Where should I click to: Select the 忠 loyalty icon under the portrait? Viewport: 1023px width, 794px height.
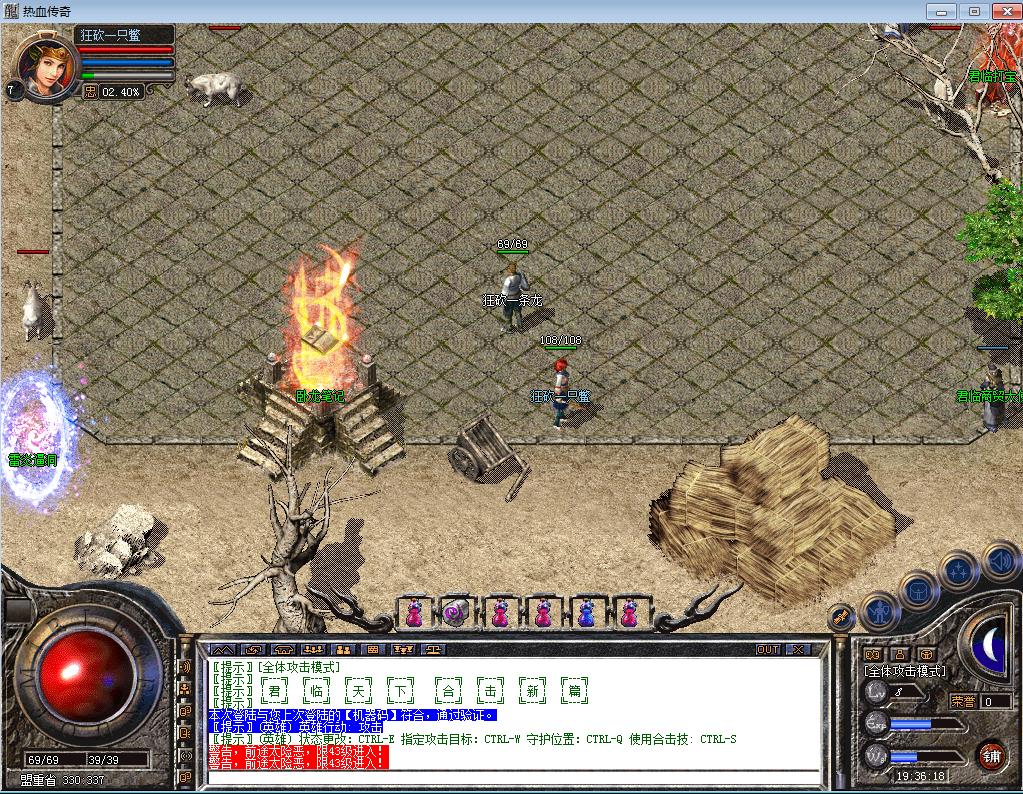click(90, 91)
